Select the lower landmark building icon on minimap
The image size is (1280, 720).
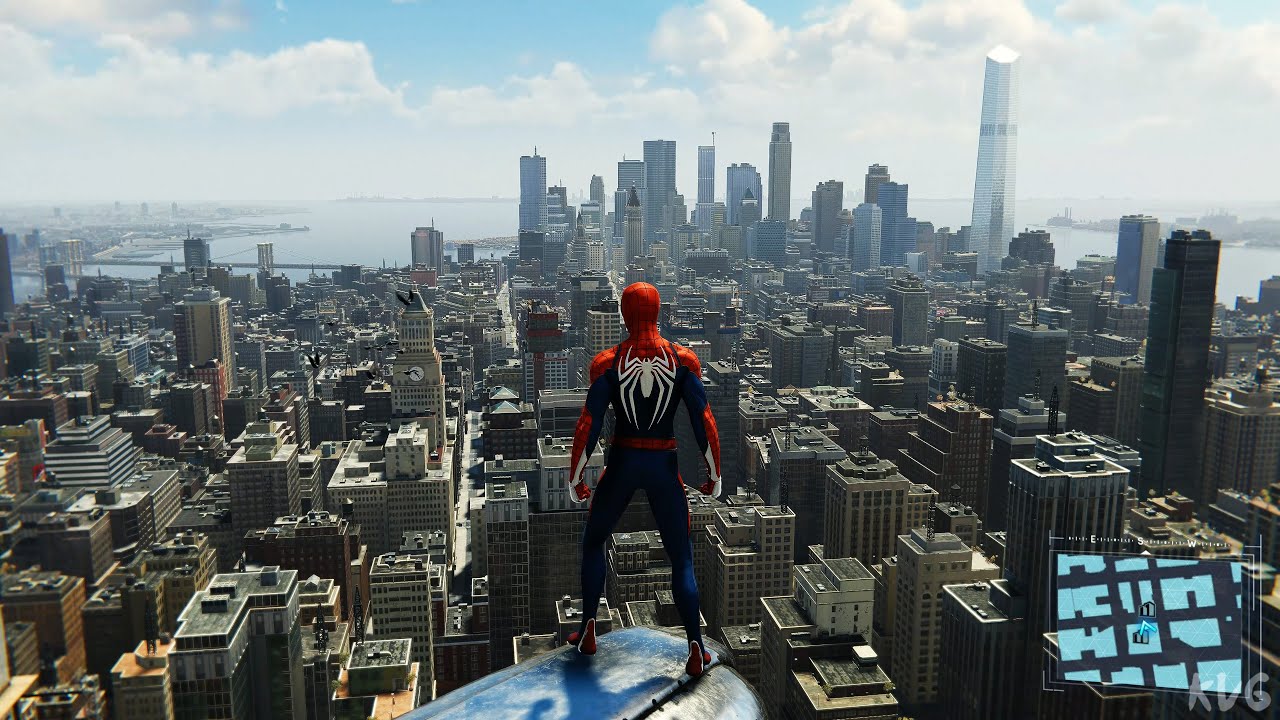click(x=1140, y=637)
